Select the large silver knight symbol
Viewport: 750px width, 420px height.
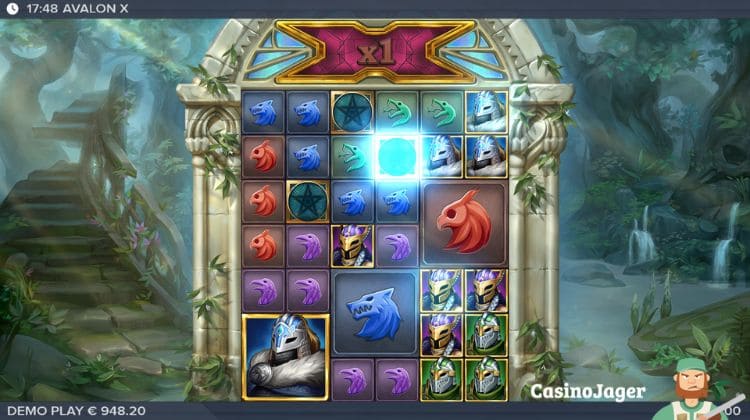coord(286,357)
